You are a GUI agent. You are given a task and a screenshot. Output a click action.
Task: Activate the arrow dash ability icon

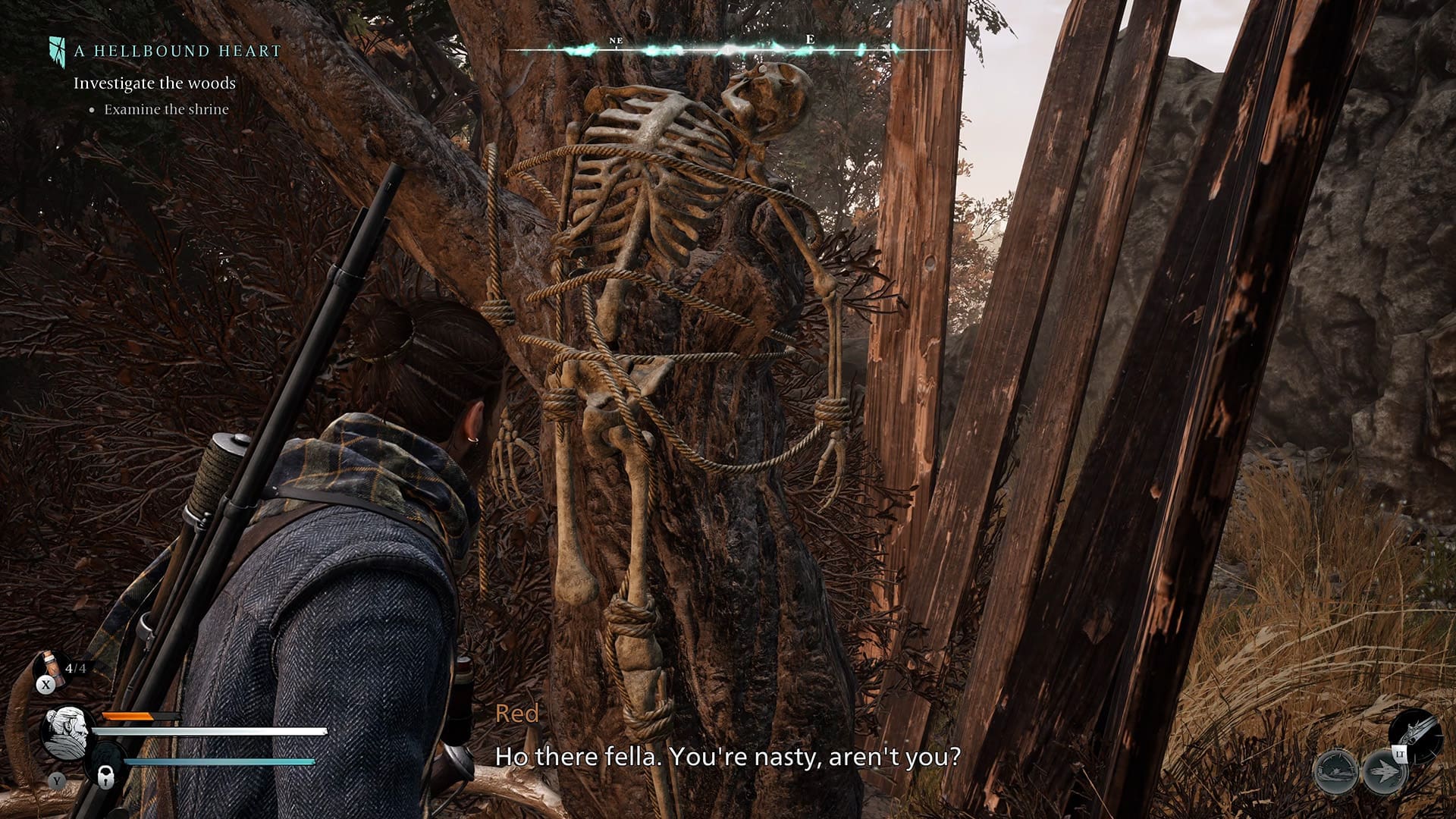[x=1384, y=771]
